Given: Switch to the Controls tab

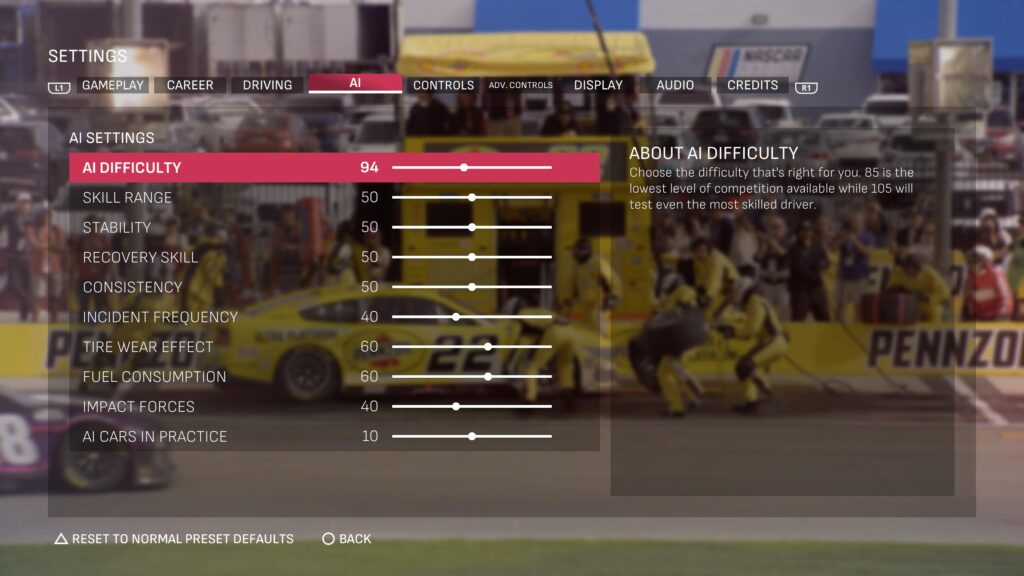Looking at the screenshot, I should pyautogui.click(x=443, y=85).
